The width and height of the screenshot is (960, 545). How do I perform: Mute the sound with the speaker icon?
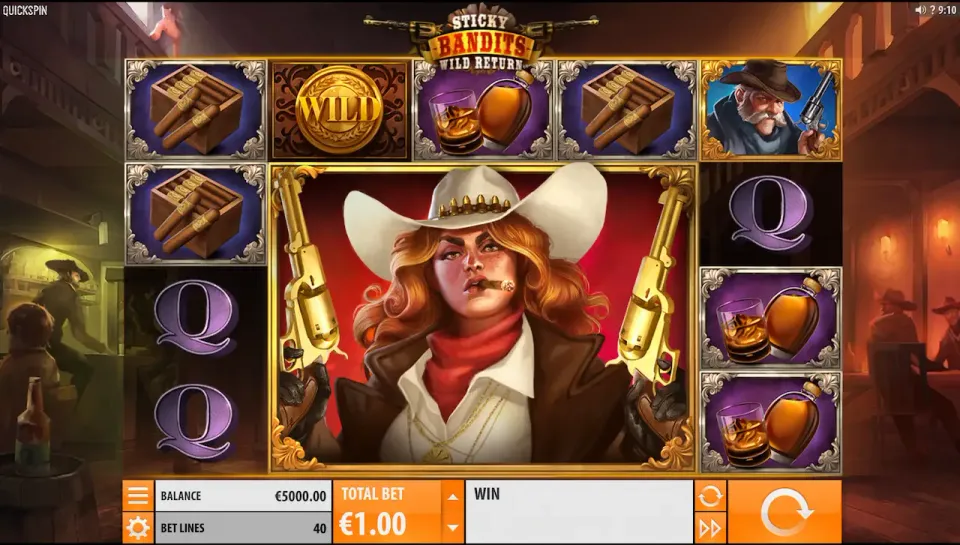[920, 10]
